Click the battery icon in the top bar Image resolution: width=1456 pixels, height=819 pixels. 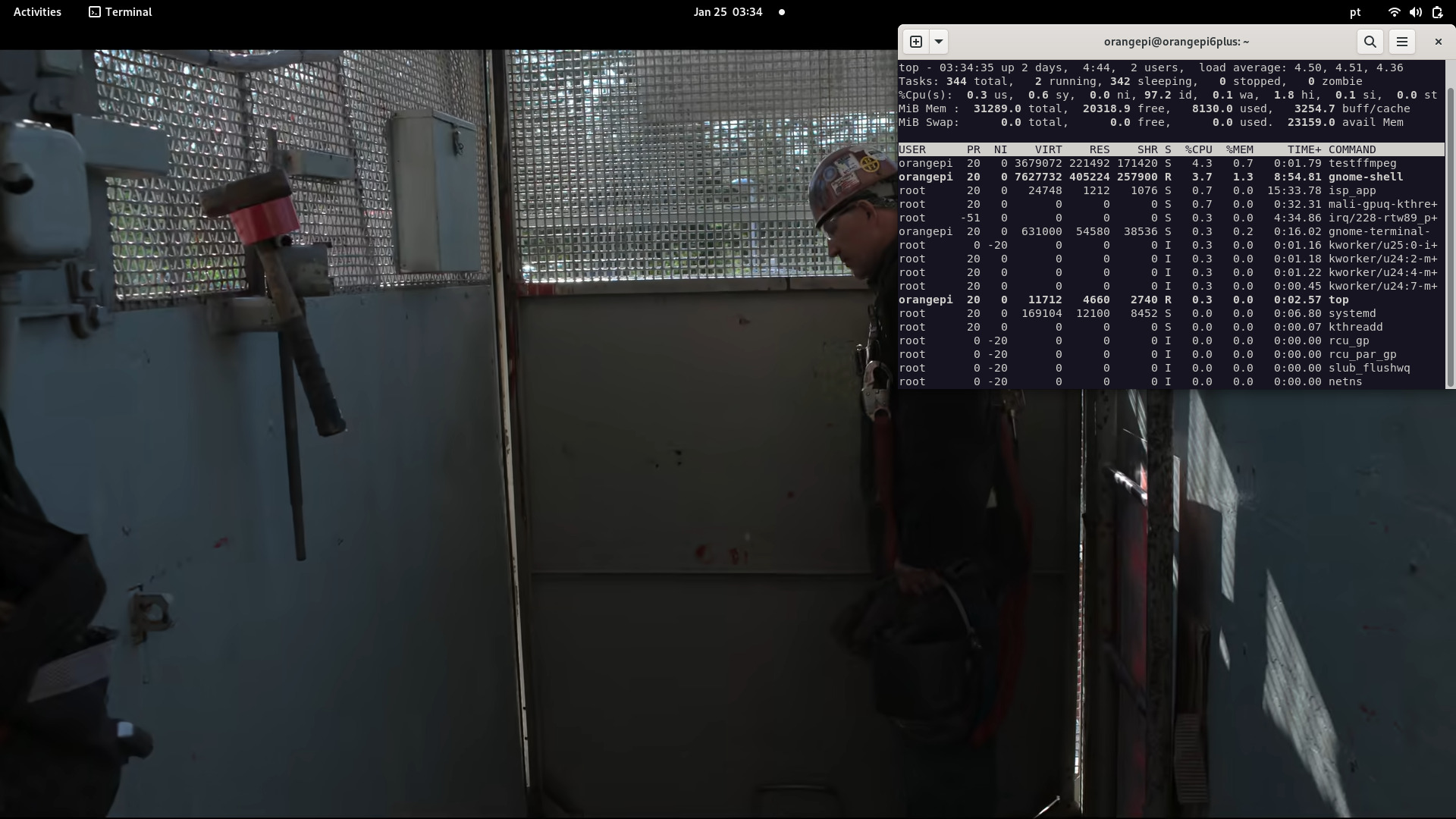1437,11
